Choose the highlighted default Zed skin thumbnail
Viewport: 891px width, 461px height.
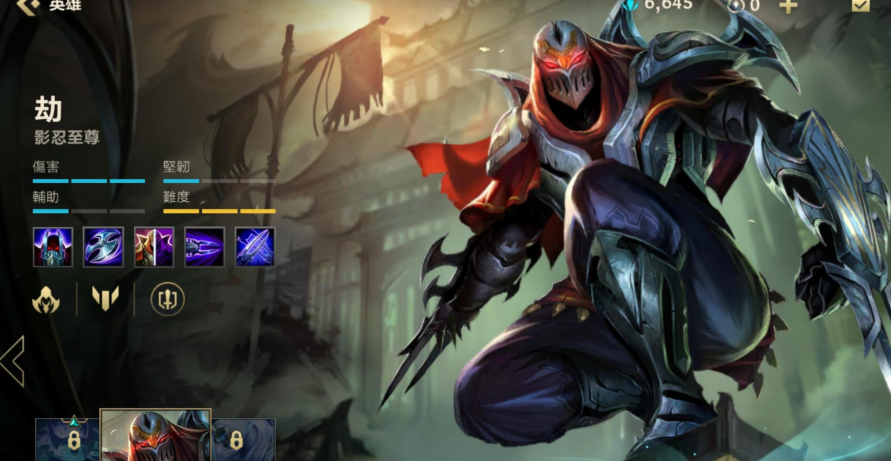click(155, 437)
